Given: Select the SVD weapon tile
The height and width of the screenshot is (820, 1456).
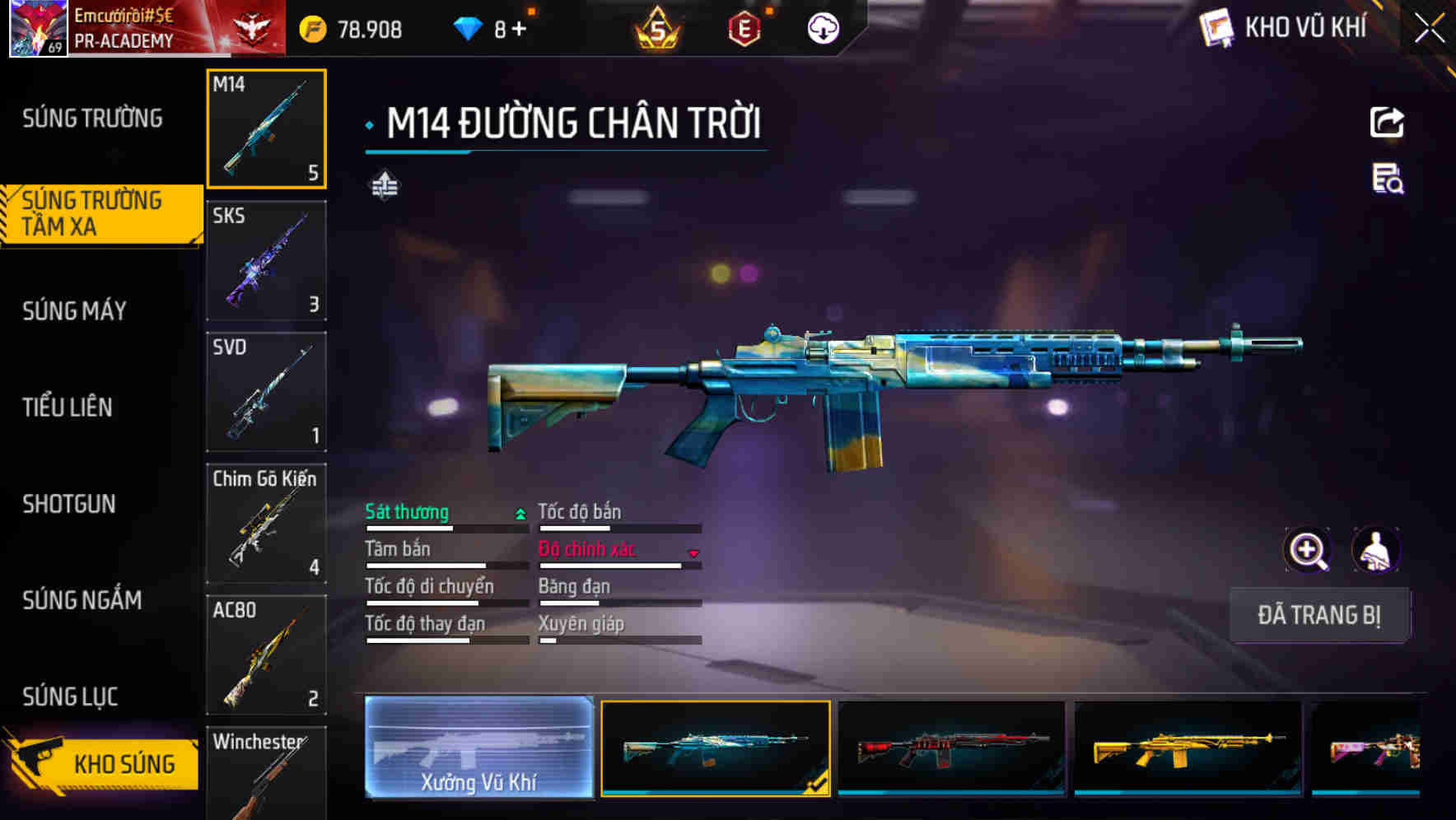Looking at the screenshot, I should 266,392.
